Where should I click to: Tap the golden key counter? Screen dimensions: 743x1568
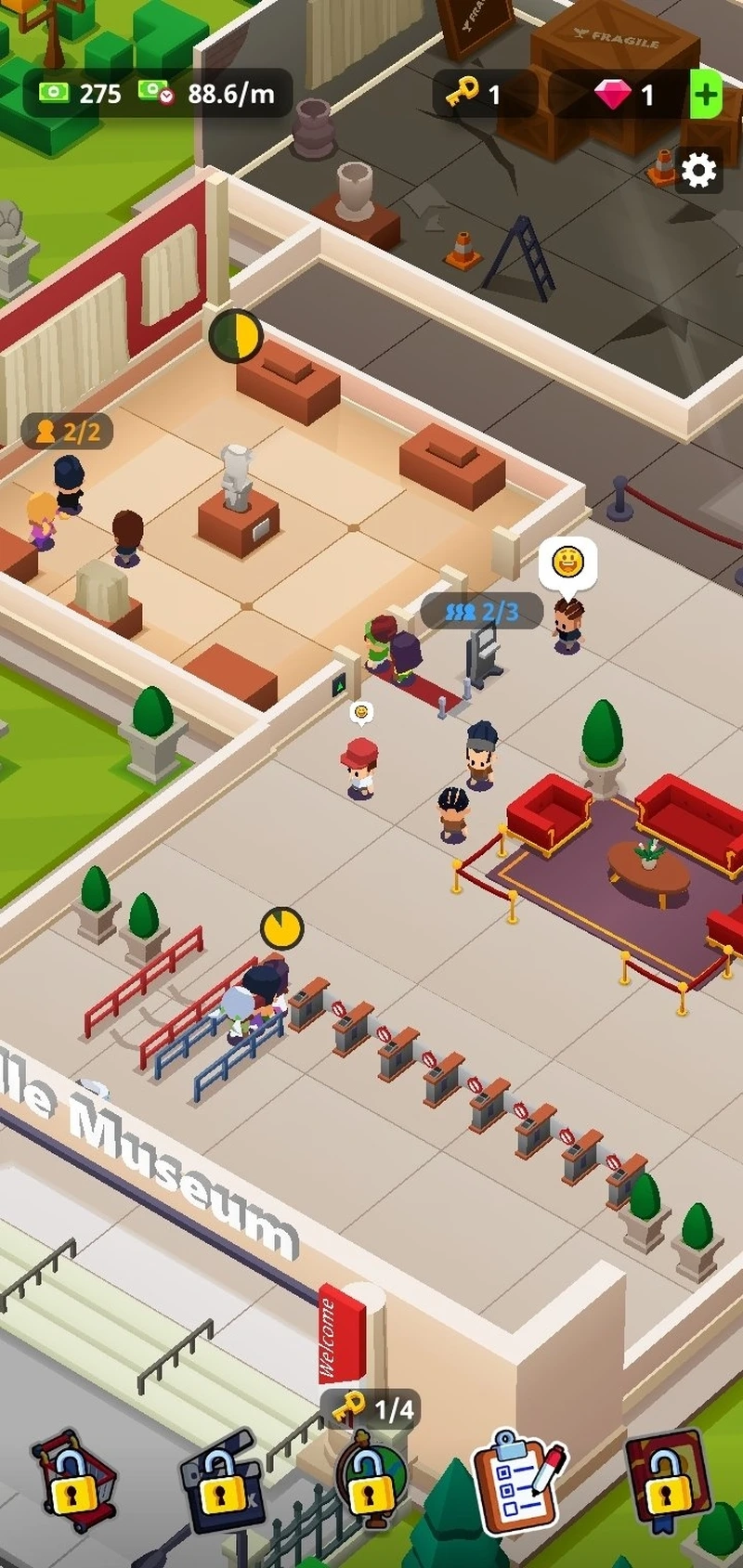[x=474, y=94]
